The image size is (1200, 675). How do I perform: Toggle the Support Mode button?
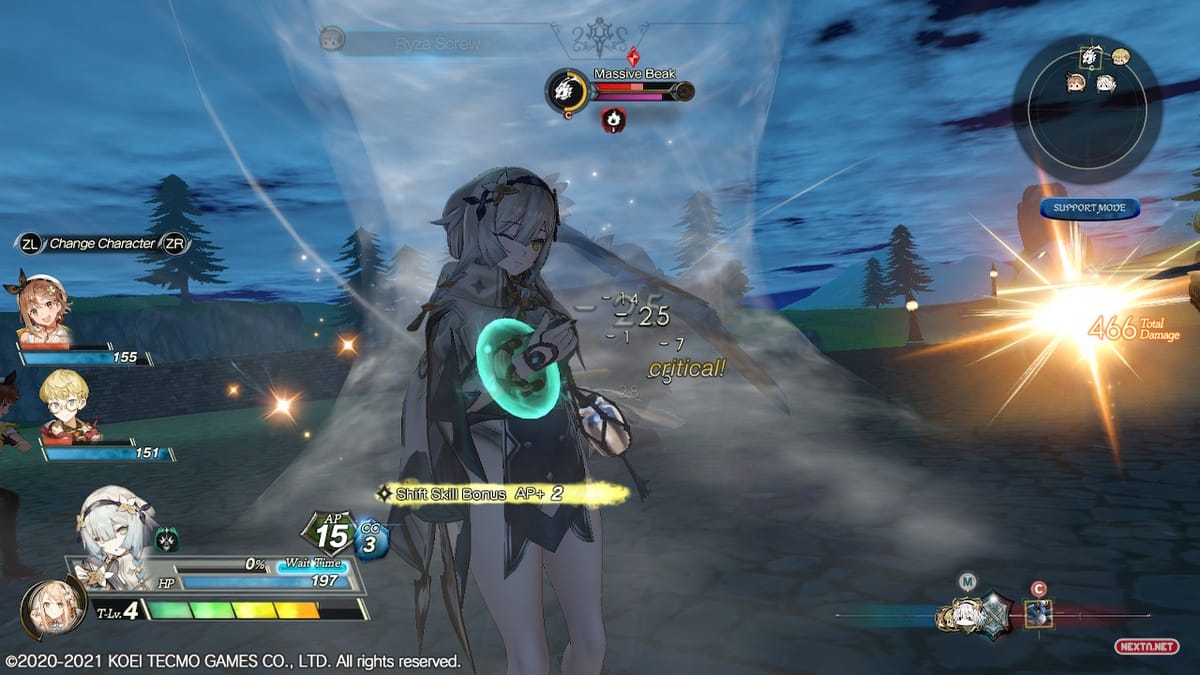1089,208
